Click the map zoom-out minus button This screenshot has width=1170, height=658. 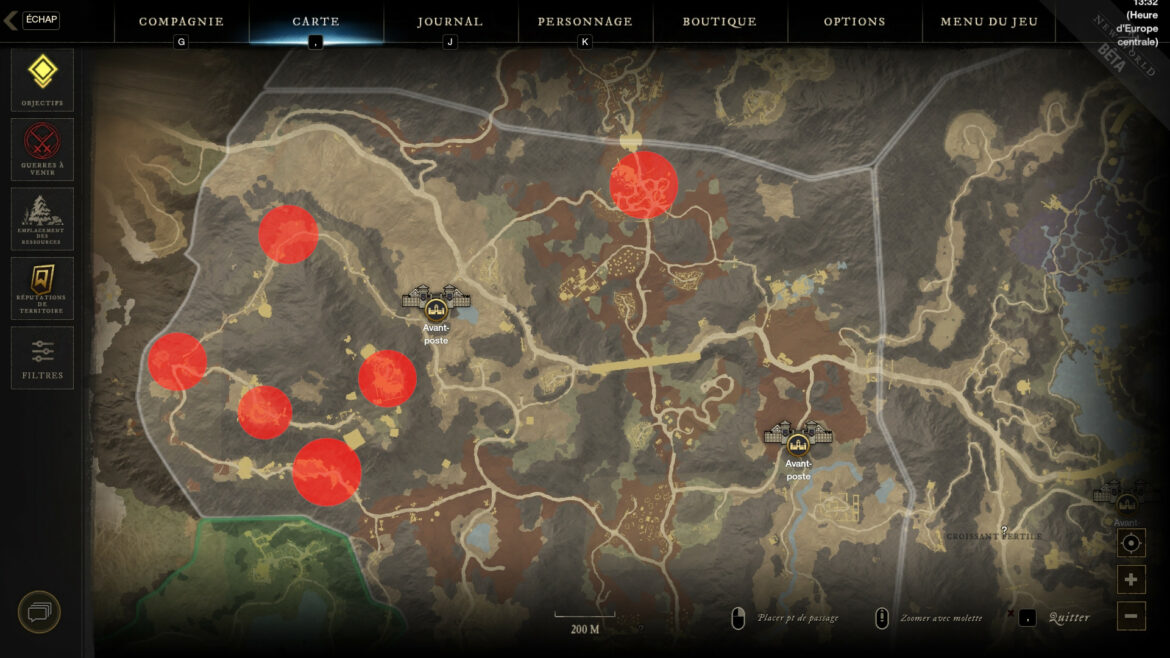point(1131,616)
